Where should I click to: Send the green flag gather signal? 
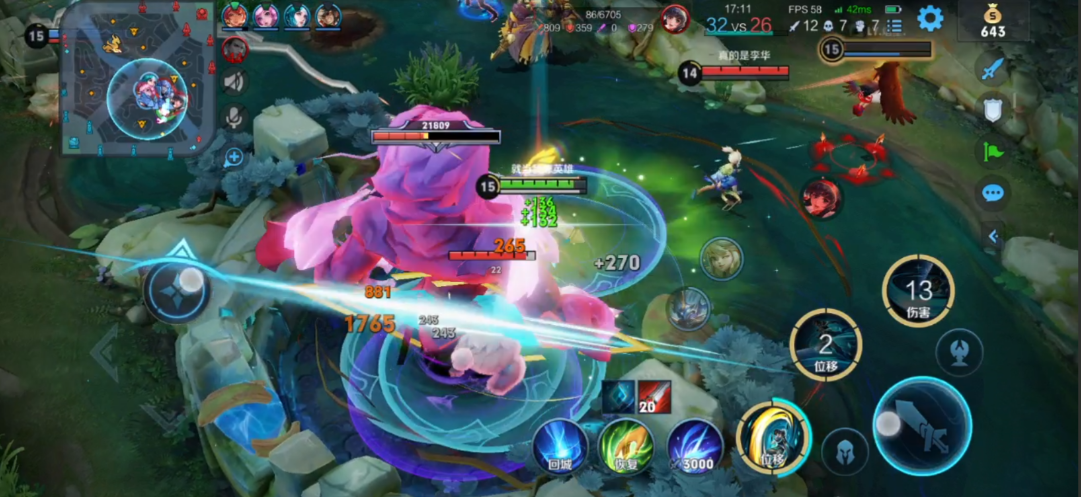[992, 151]
